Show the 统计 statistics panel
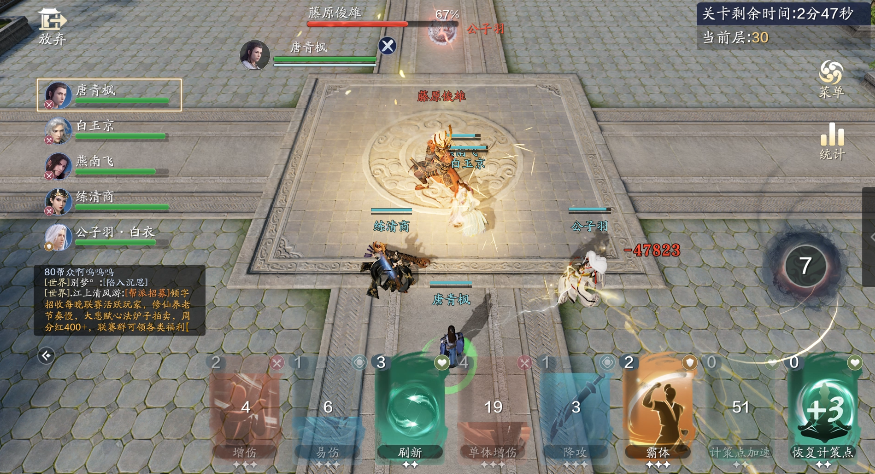The width and height of the screenshot is (875, 474). click(x=831, y=142)
